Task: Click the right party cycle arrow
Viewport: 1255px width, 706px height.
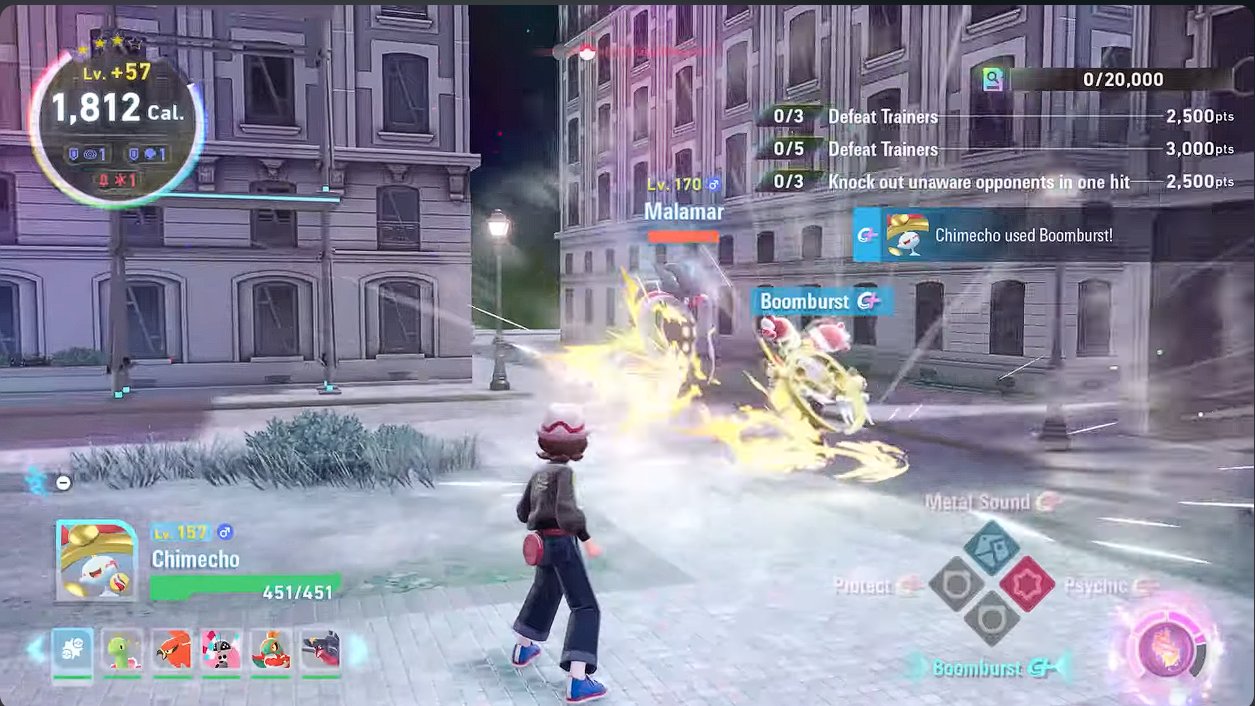Action: click(x=357, y=650)
